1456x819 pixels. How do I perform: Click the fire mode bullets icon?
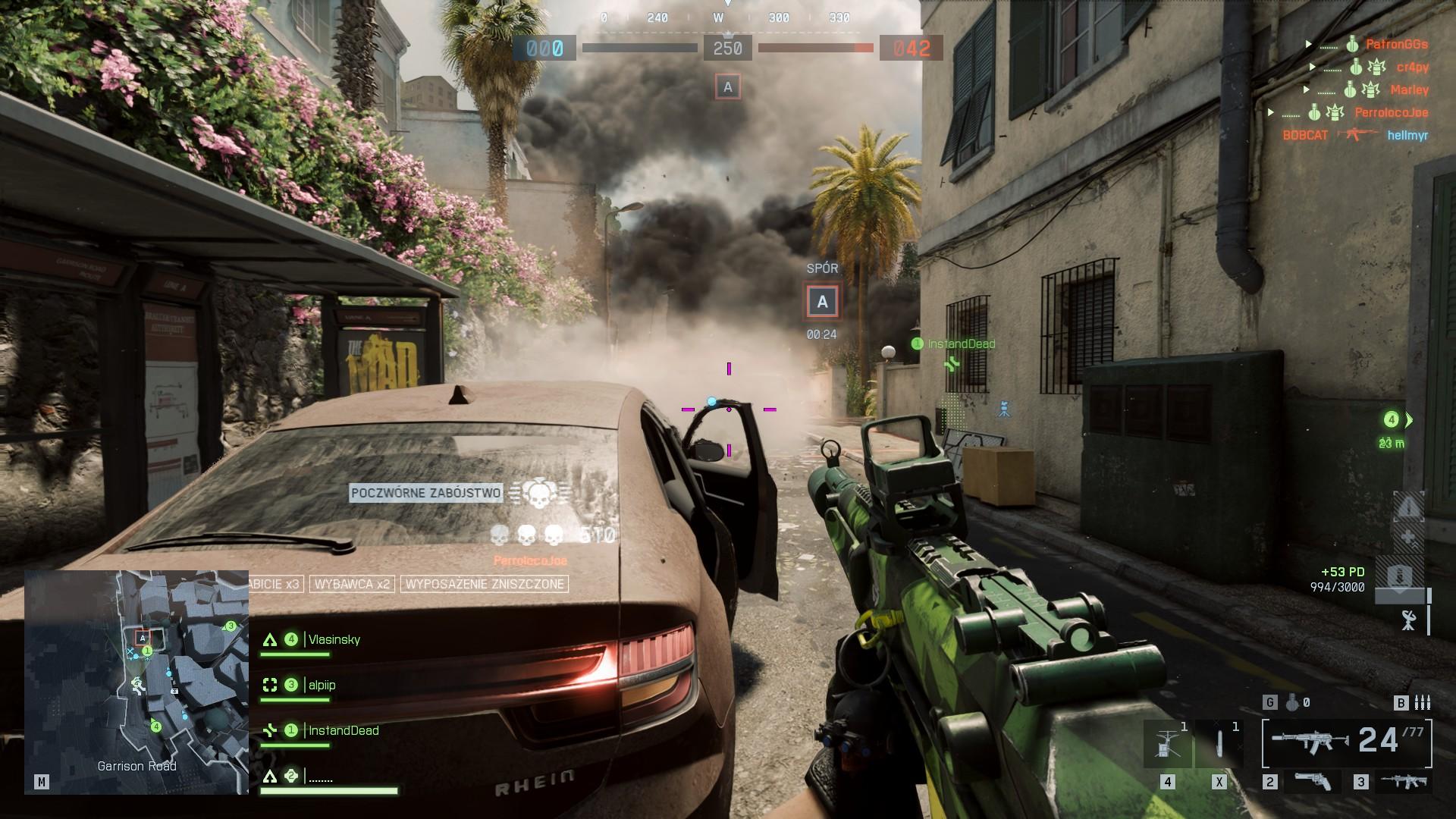[1422, 703]
